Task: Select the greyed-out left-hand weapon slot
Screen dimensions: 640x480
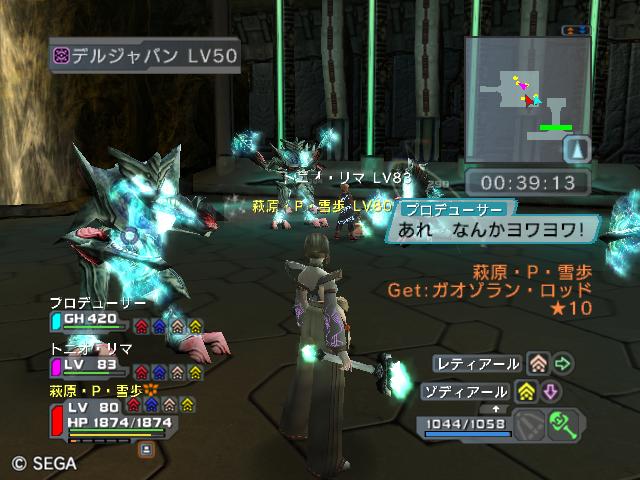Action: [x=532, y=425]
